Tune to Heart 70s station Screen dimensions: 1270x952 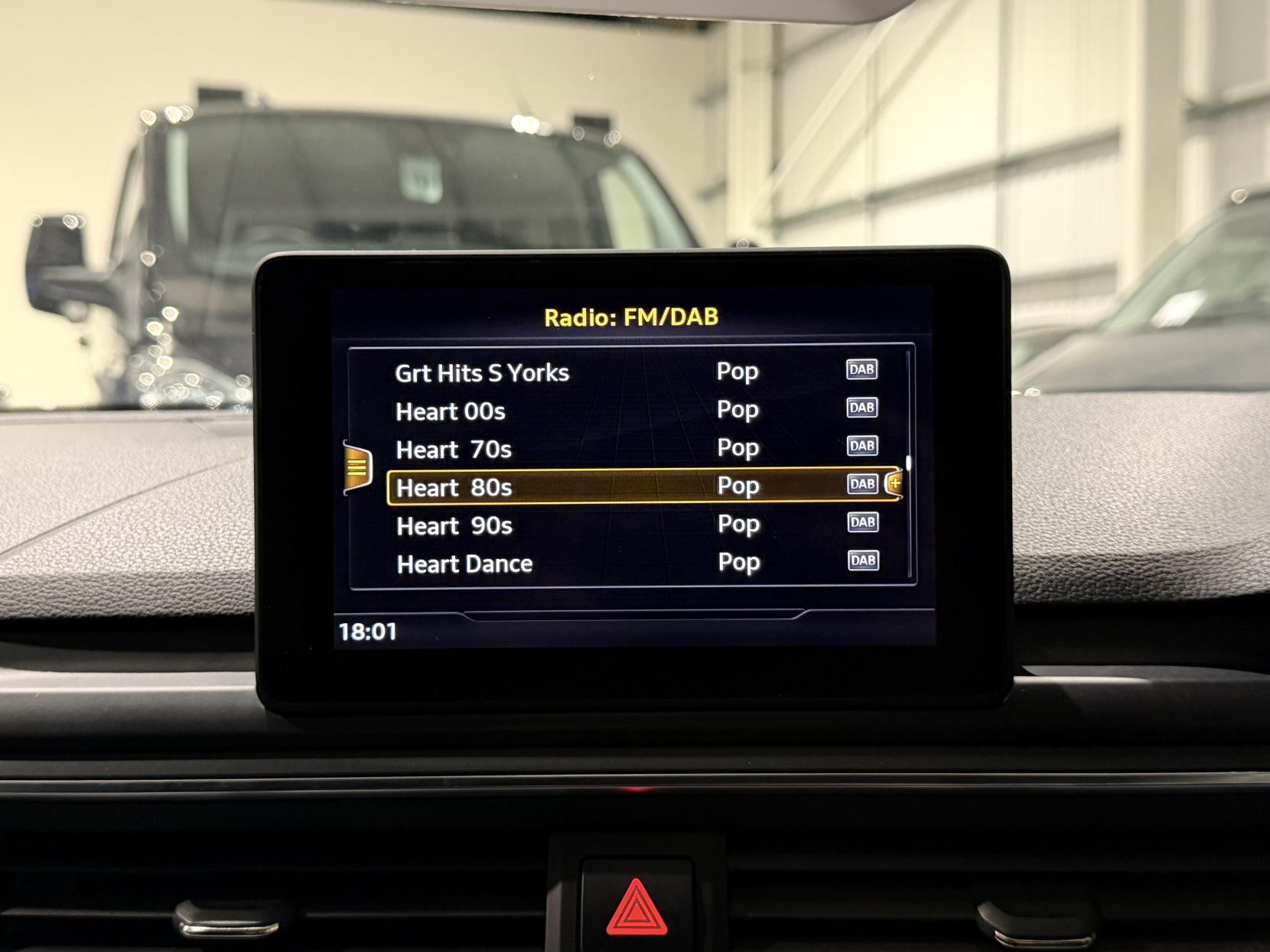pos(454,450)
